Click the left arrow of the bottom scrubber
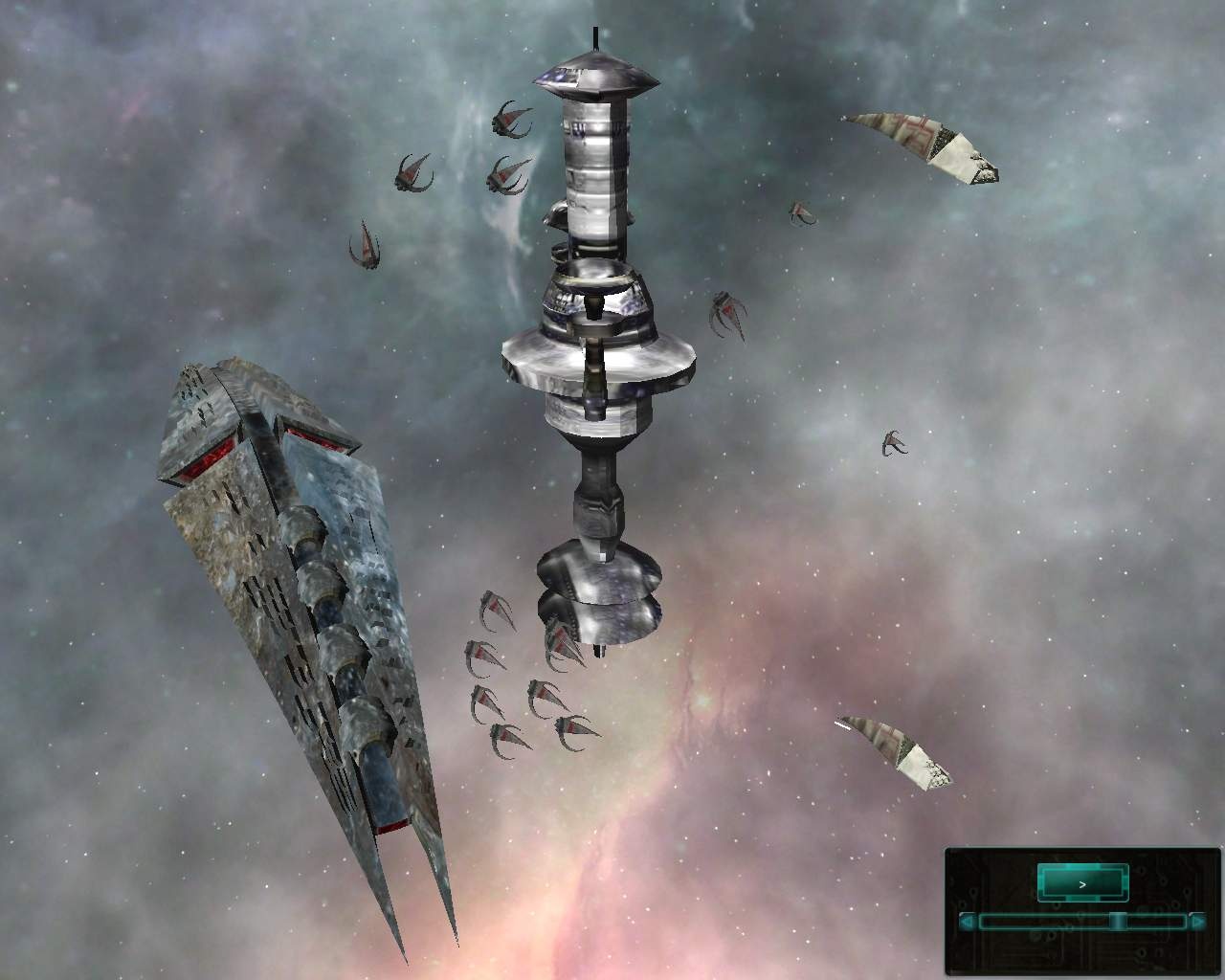Image resolution: width=1225 pixels, height=980 pixels. tap(966, 922)
